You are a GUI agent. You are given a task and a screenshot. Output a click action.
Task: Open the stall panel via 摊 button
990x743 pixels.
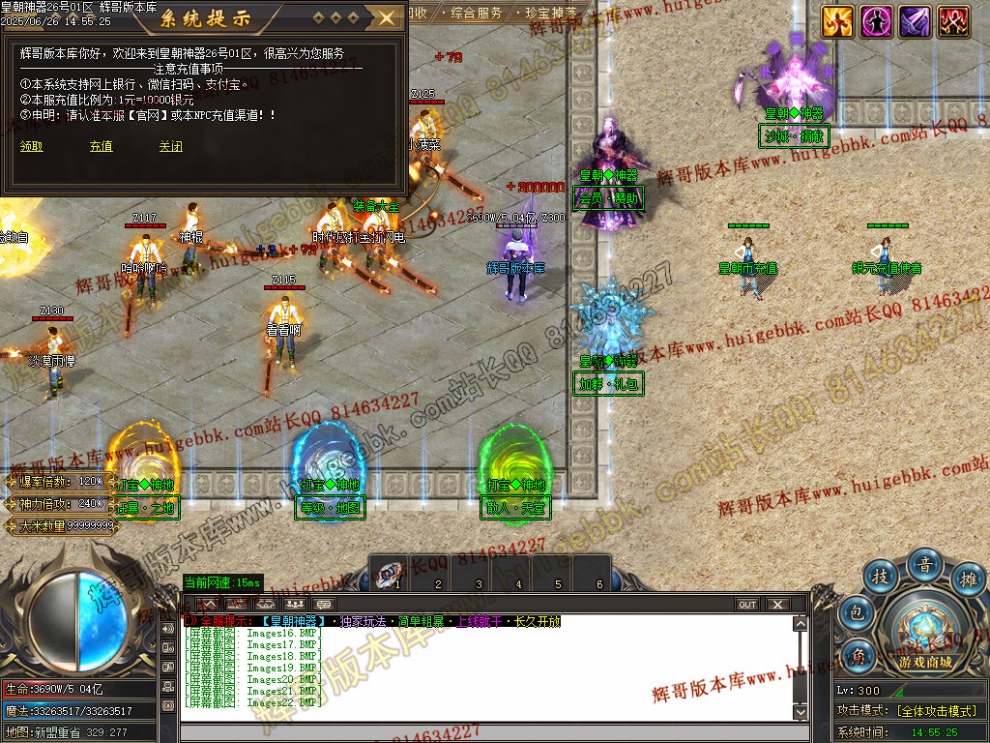[967, 578]
